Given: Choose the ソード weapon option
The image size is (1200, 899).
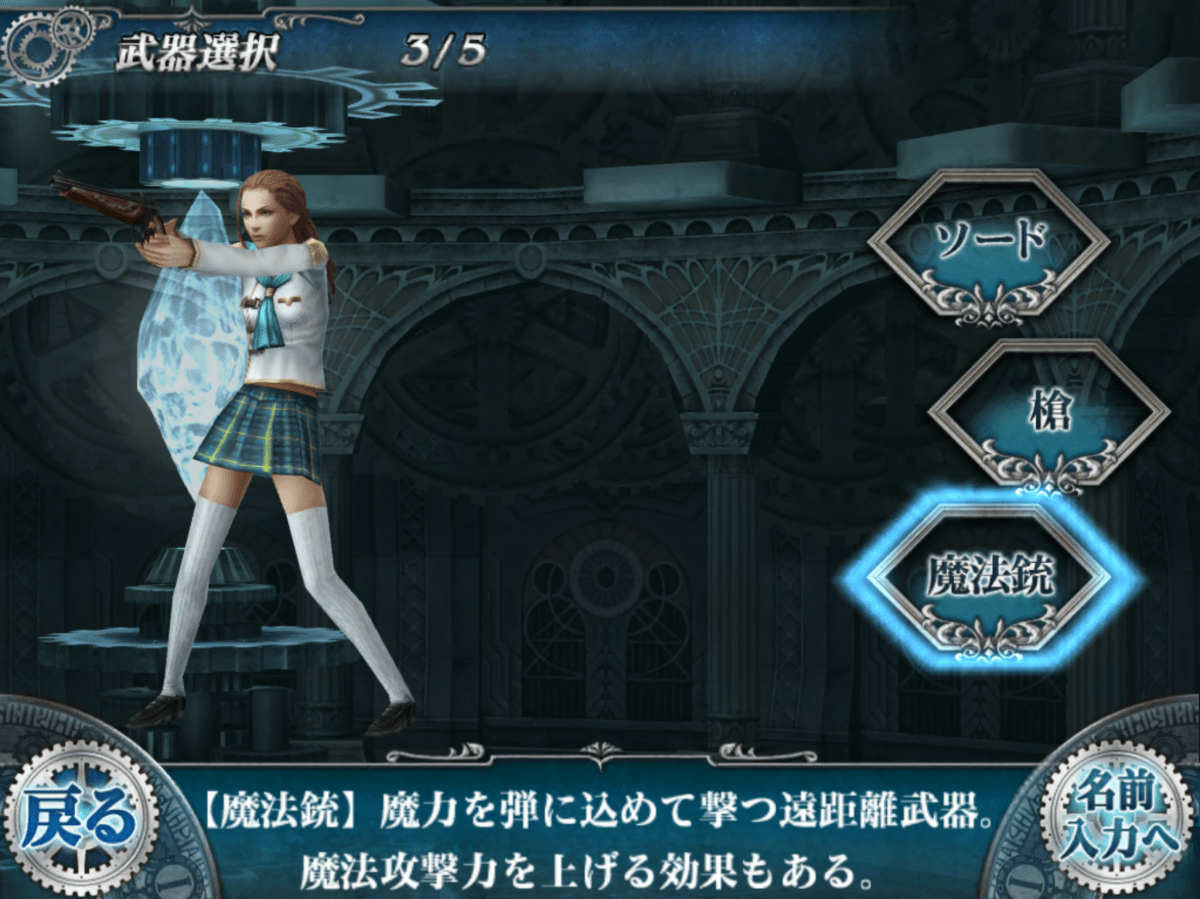Looking at the screenshot, I should (989, 243).
